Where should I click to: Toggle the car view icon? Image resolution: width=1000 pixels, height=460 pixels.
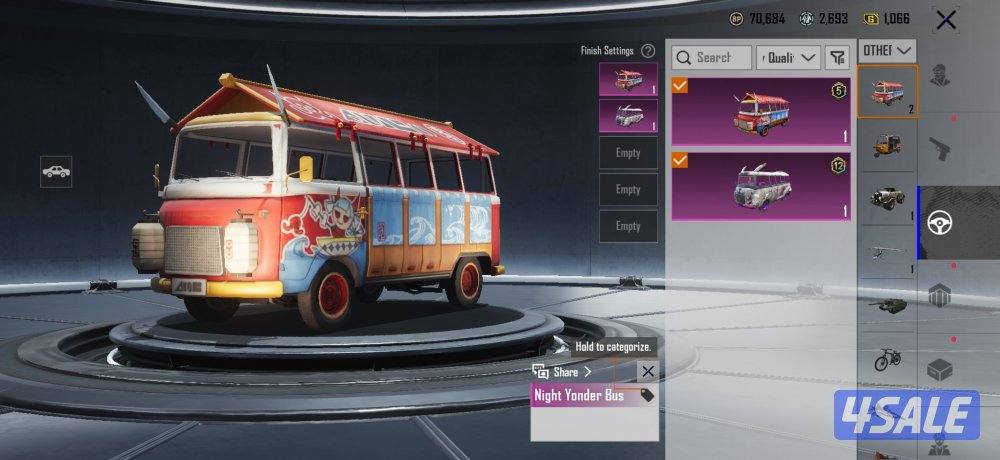click(56, 171)
